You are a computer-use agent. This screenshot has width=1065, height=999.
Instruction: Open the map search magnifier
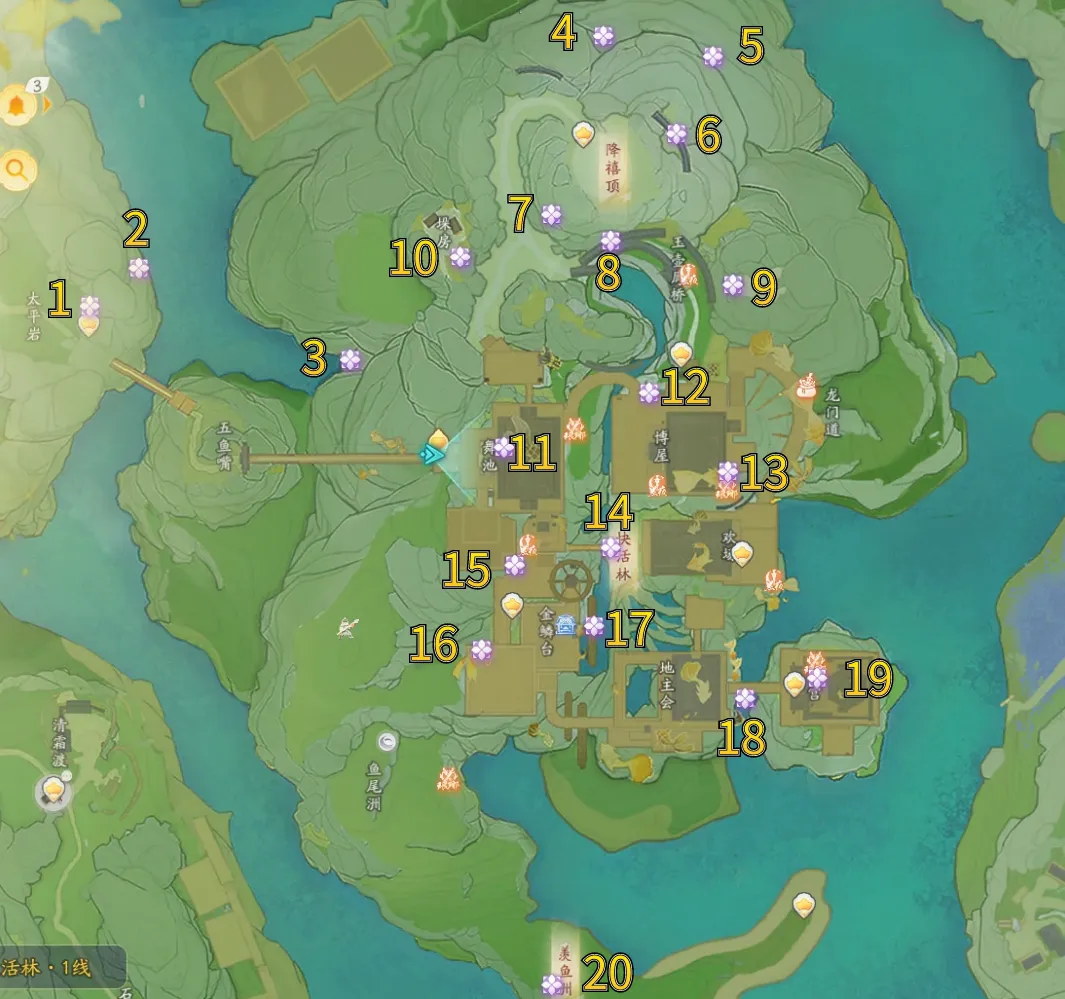[x=17, y=171]
